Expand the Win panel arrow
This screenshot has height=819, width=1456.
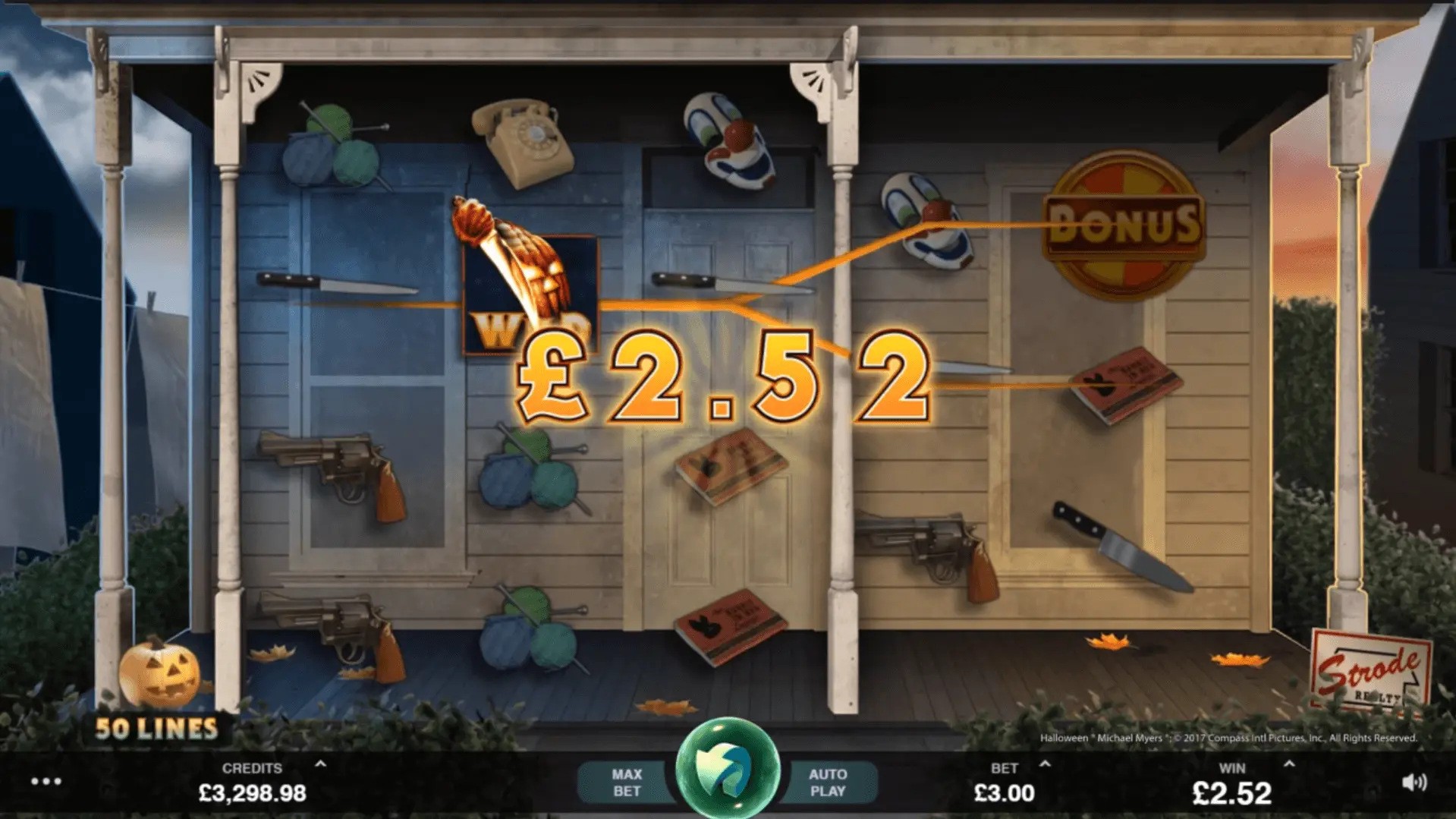tap(1289, 764)
